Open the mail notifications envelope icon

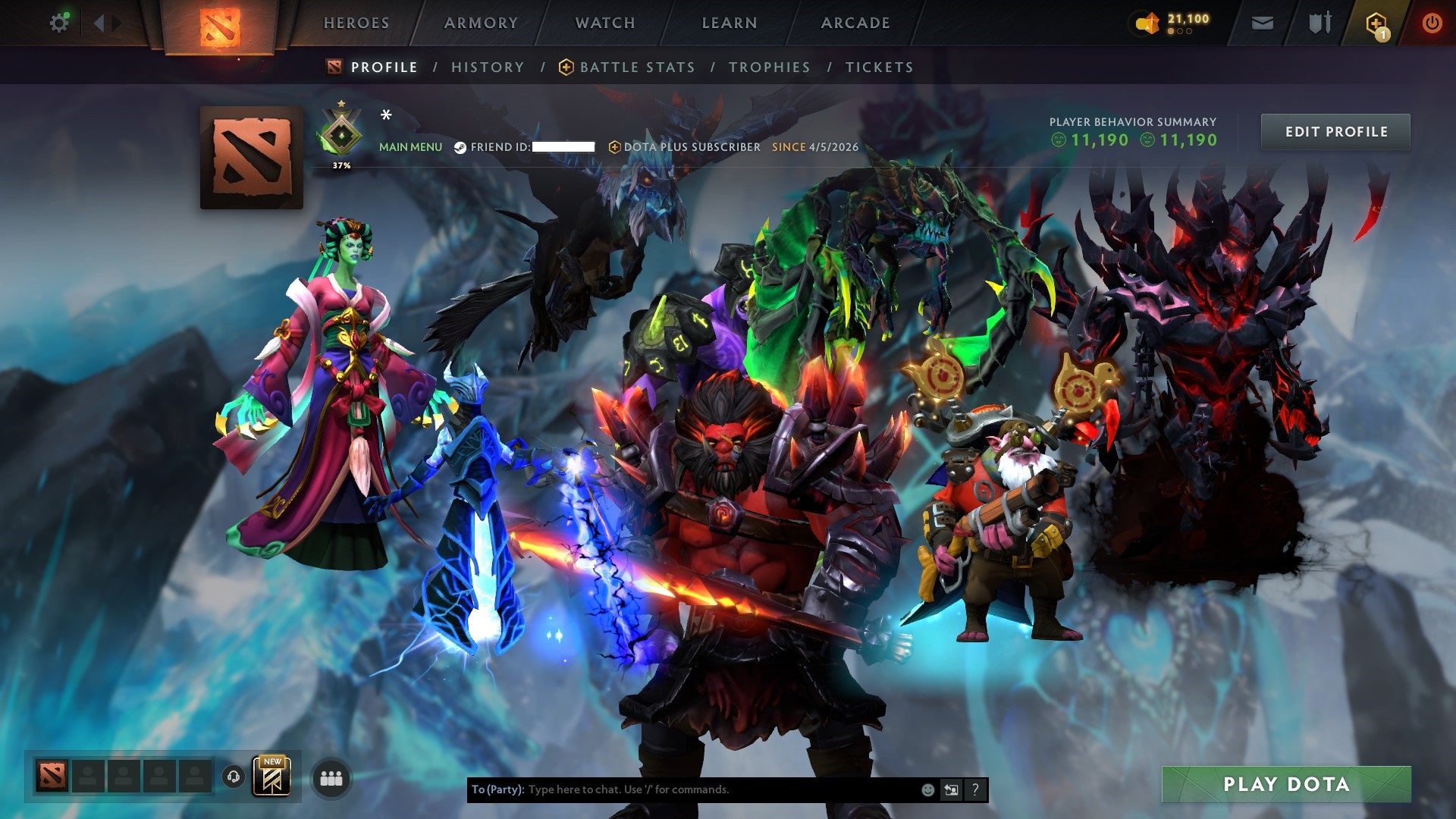pyautogui.click(x=1262, y=23)
